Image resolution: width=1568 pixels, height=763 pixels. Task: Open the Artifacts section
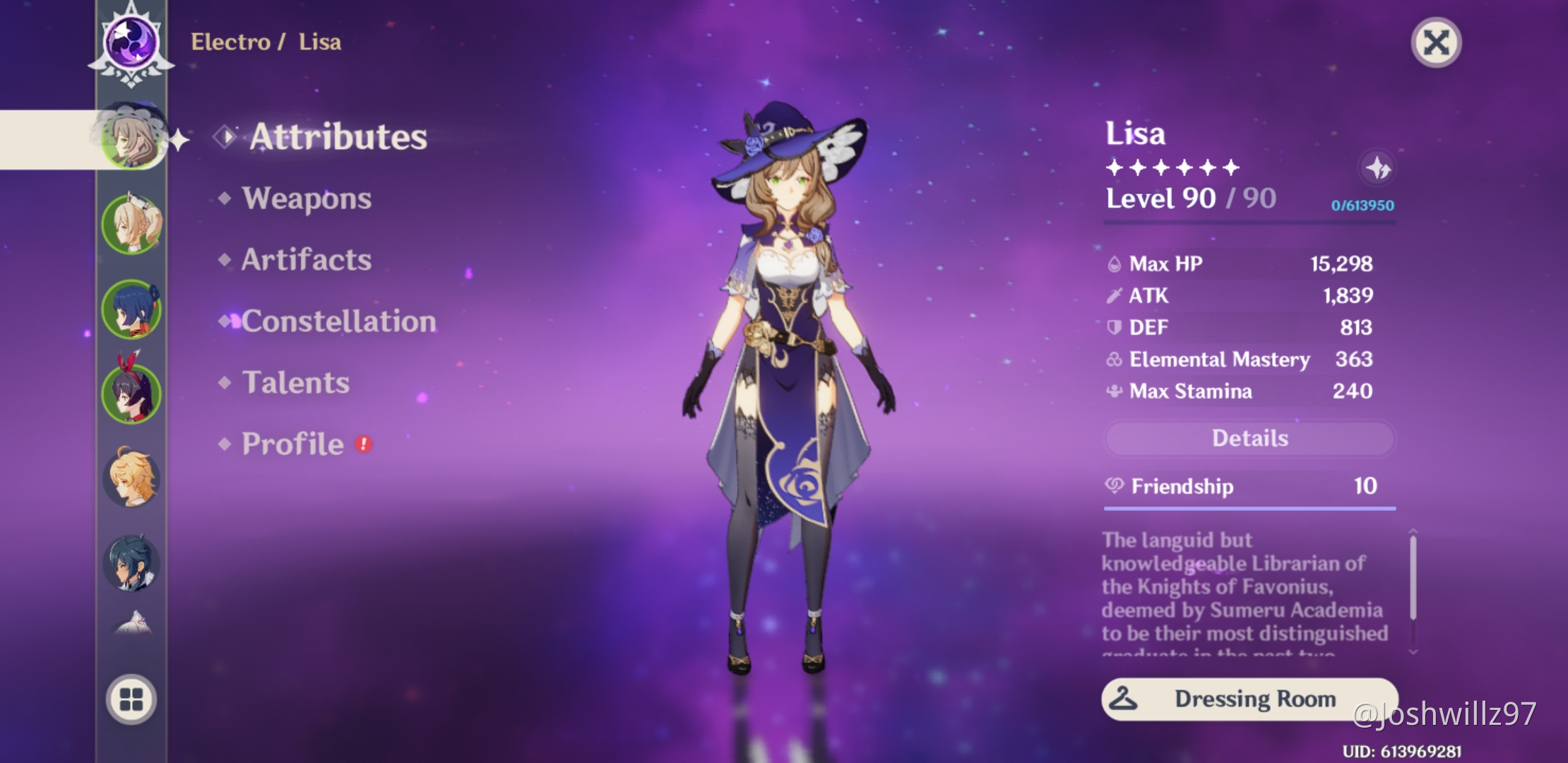click(x=305, y=259)
